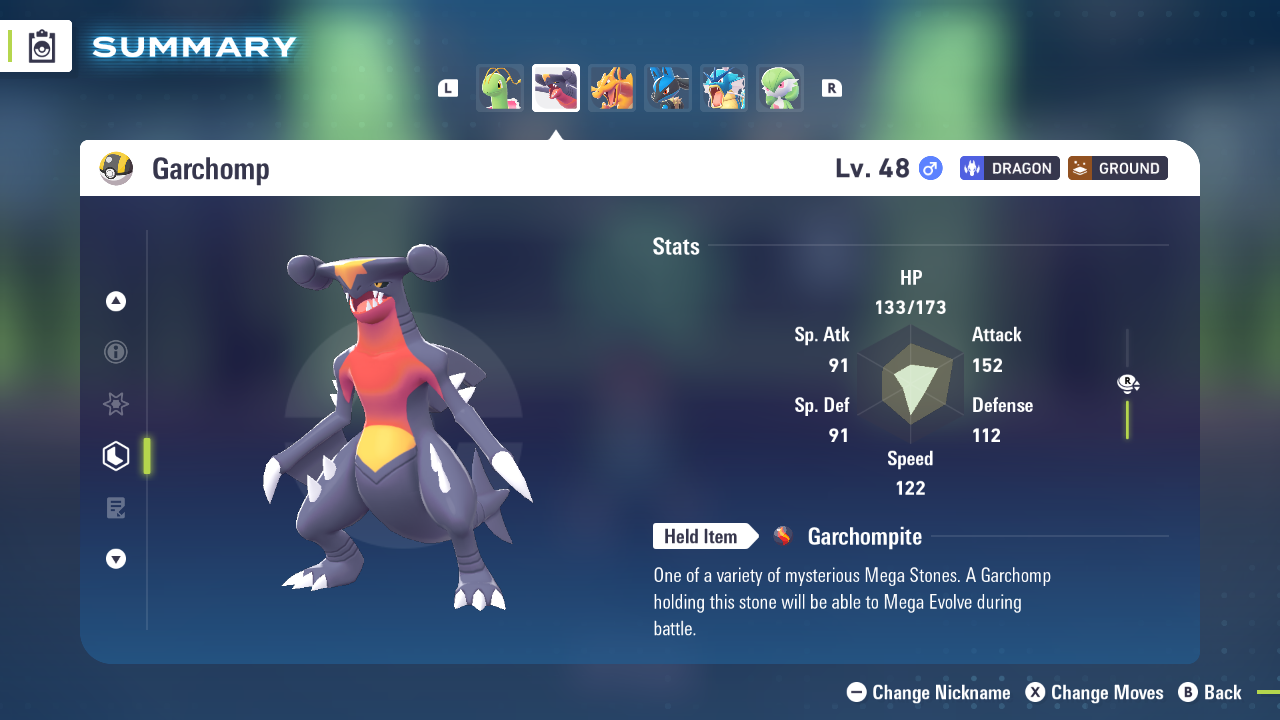
Task: Click the Garchompite Mega Stone icon
Action: click(782, 536)
